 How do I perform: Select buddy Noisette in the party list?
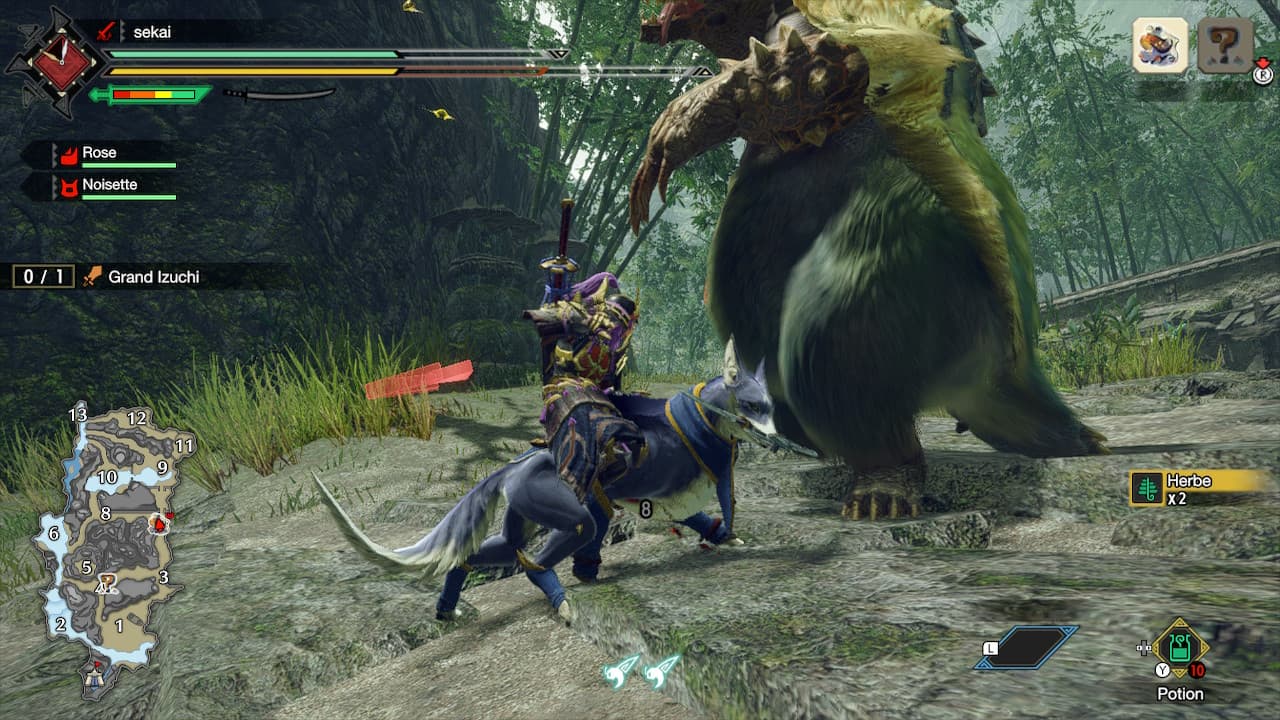tap(109, 185)
